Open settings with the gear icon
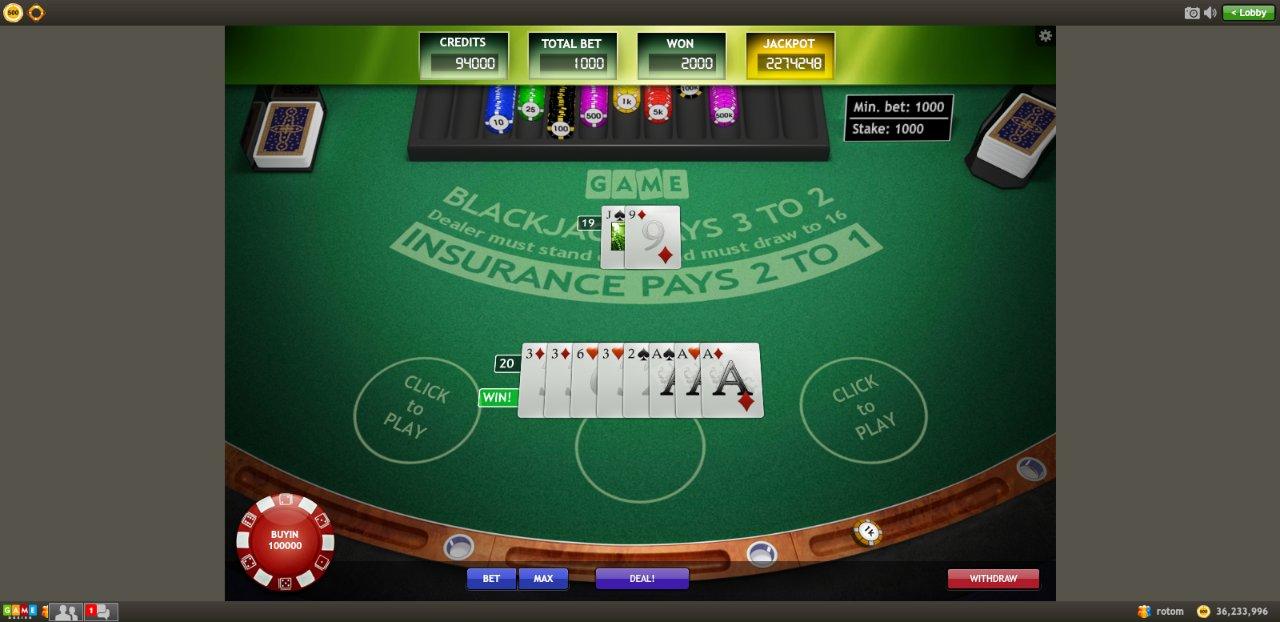 pyautogui.click(x=1045, y=36)
